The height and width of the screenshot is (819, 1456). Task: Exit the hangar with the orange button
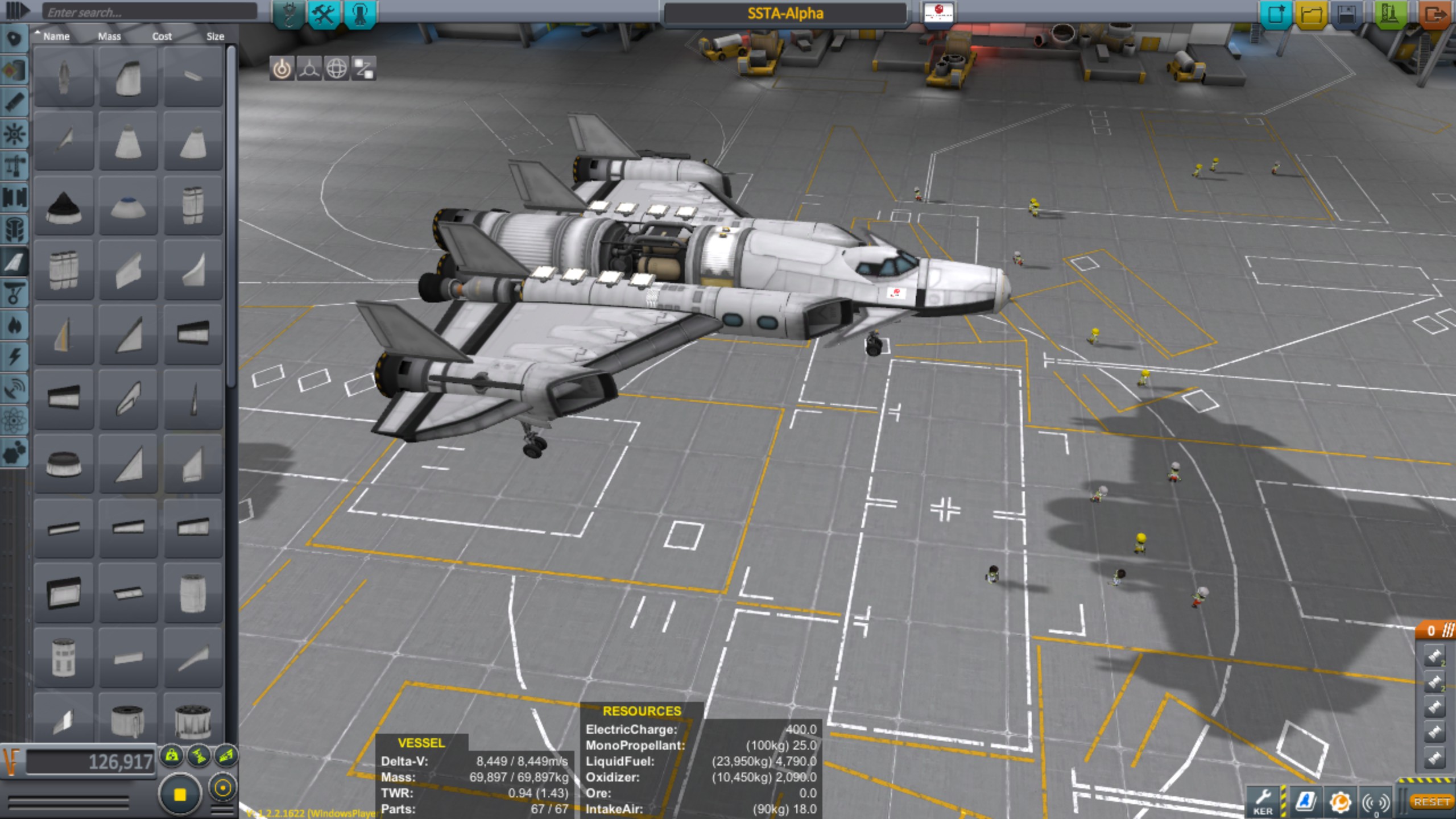pyautogui.click(x=1434, y=14)
